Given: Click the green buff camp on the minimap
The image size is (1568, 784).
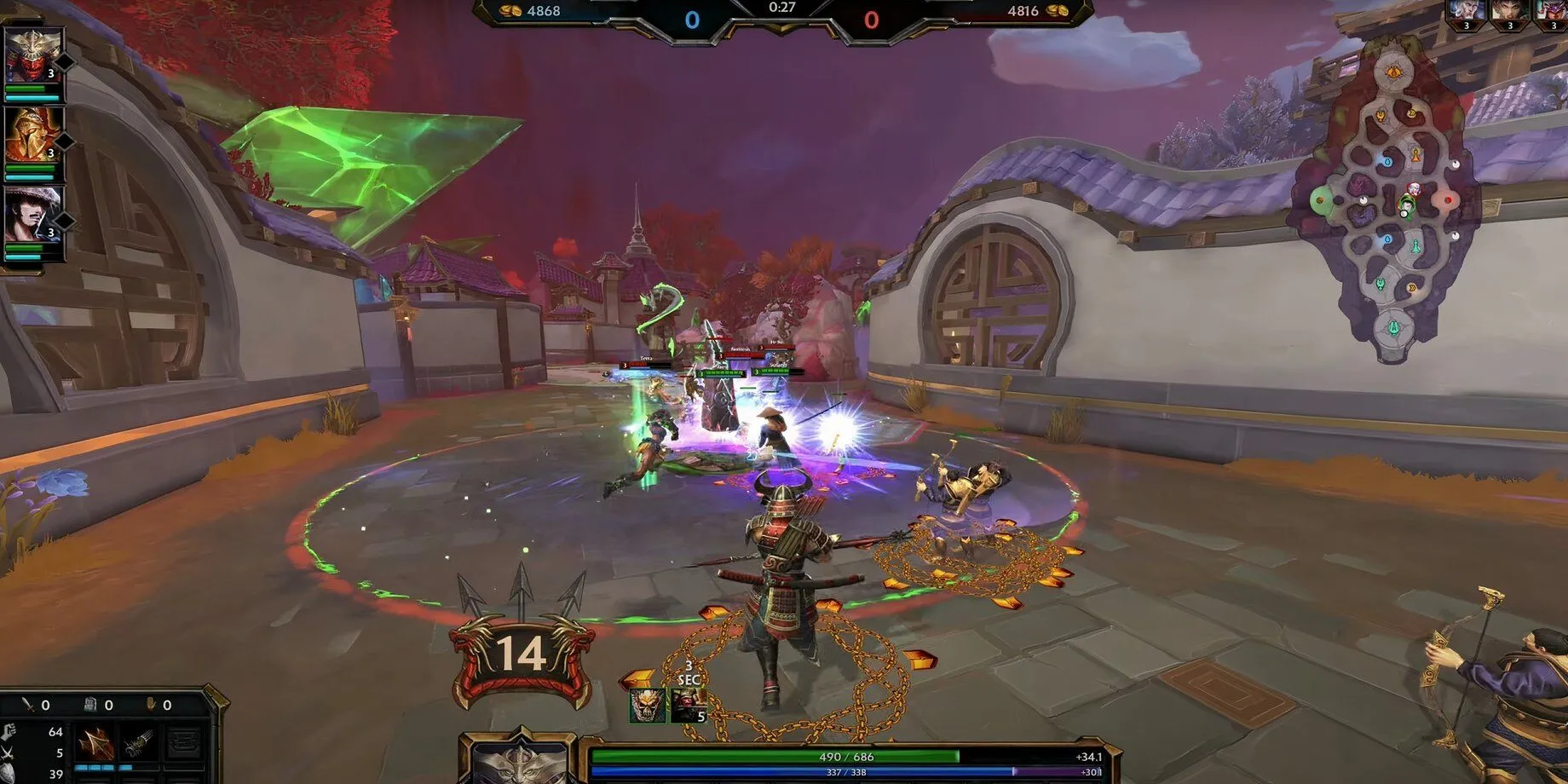Looking at the screenshot, I should coord(1321,201).
